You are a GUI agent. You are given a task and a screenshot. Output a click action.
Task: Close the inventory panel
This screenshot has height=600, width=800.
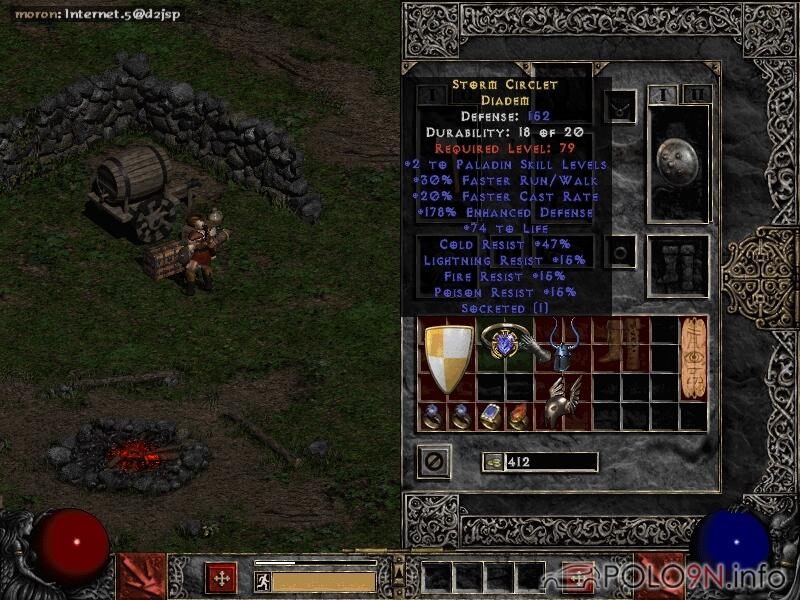pos(434,462)
